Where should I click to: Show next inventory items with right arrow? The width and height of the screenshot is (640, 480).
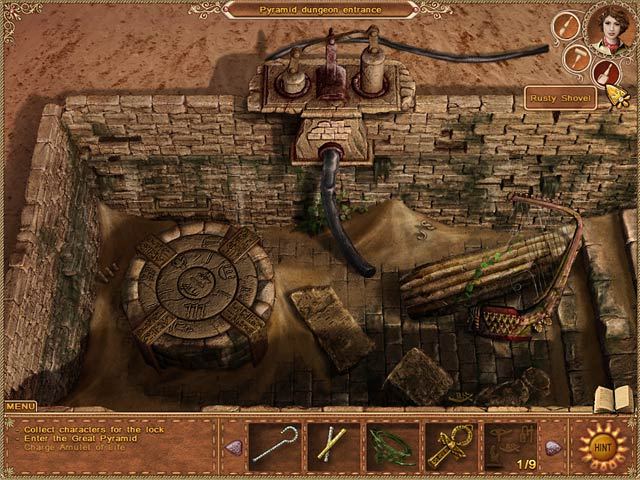552,446
